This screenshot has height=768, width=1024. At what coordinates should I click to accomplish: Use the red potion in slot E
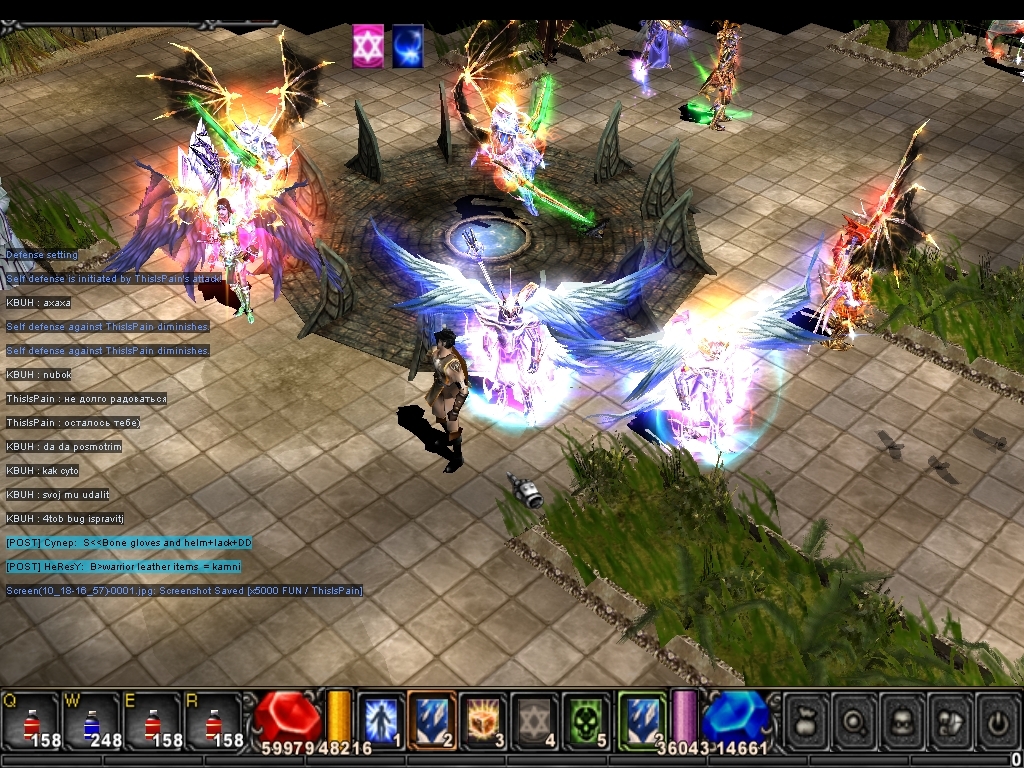[x=151, y=722]
